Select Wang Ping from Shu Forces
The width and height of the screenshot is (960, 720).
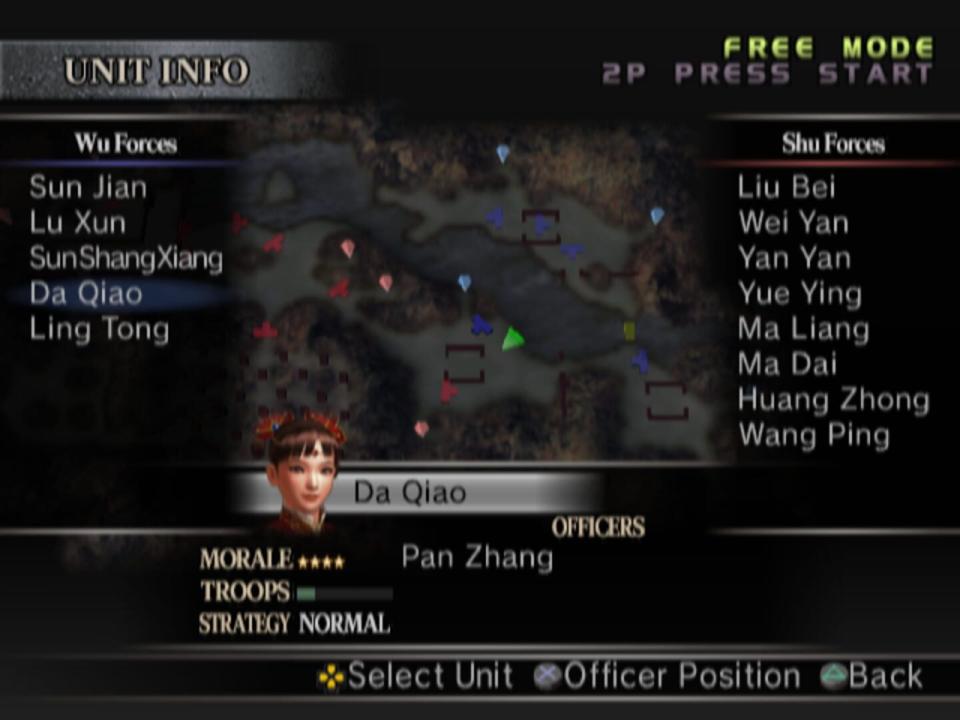click(x=813, y=435)
